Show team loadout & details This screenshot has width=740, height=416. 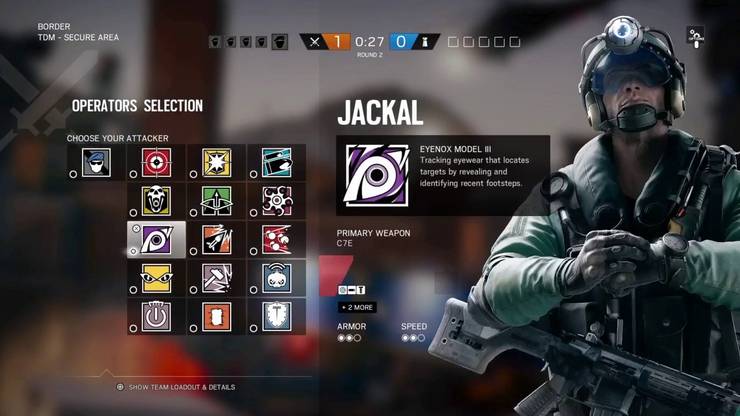point(176,387)
